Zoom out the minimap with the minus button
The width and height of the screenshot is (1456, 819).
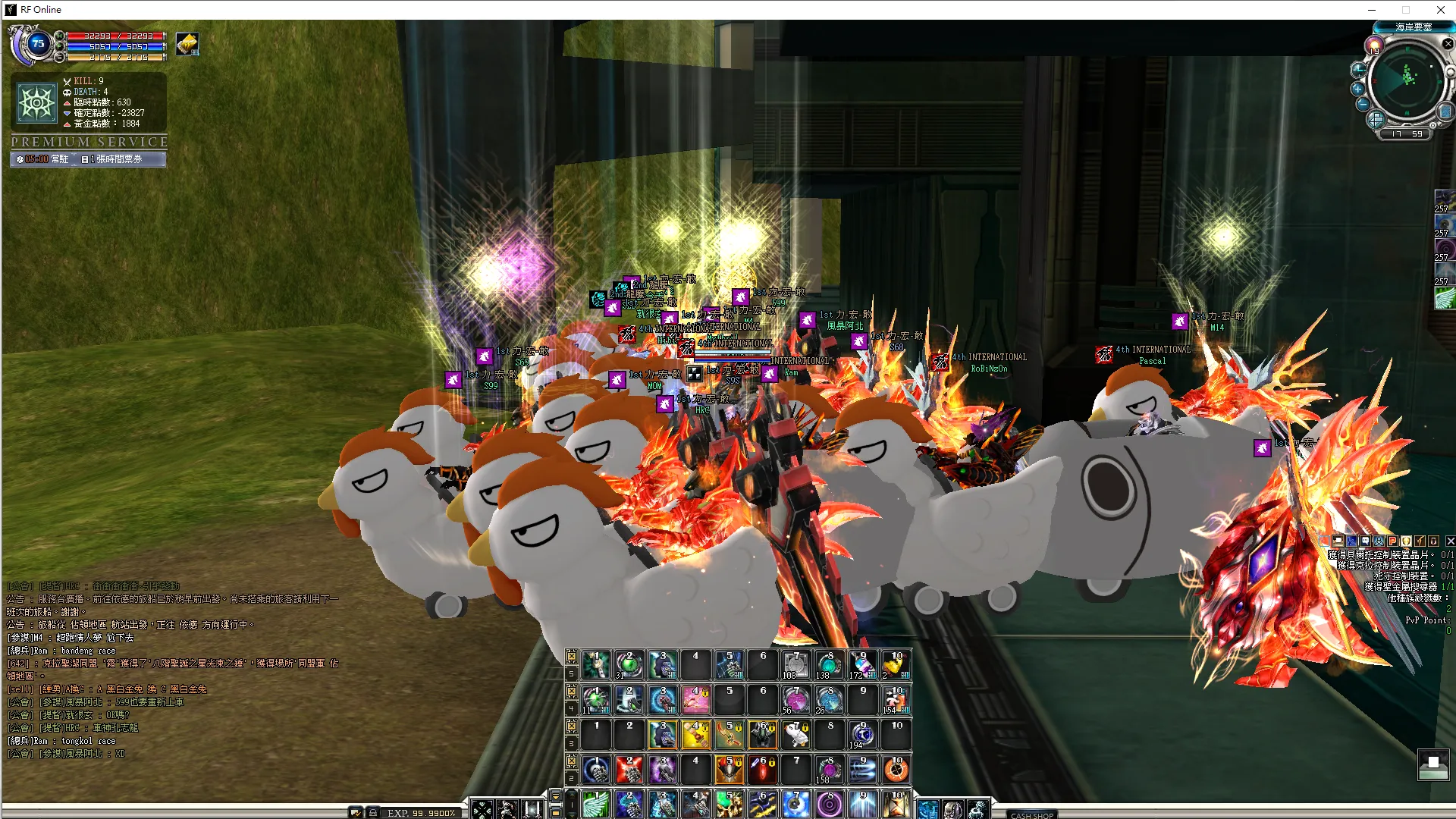pyautogui.click(x=1363, y=104)
